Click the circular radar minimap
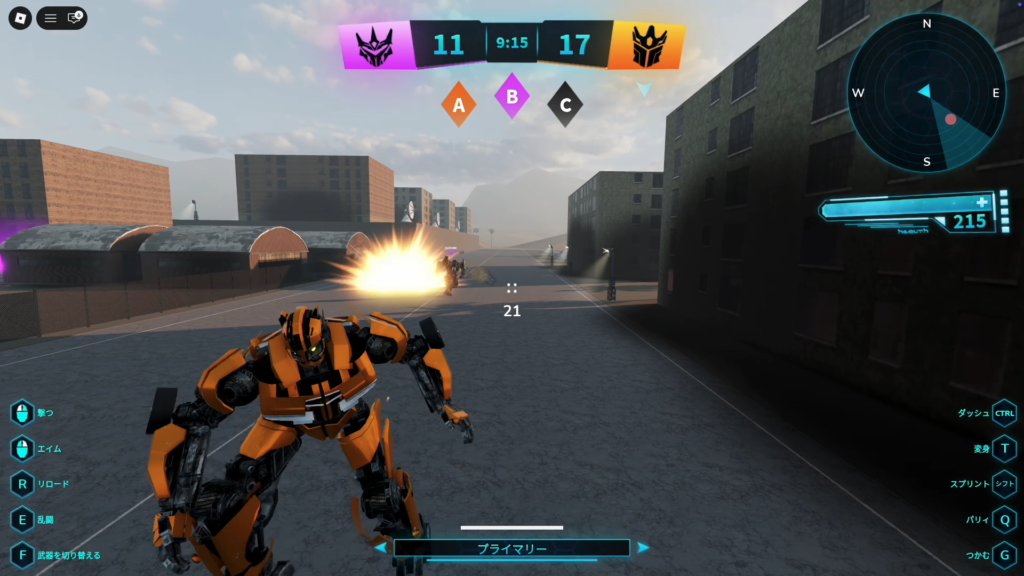Image resolution: width=1024 pixels, height=576 pixels. pos(926,93)
